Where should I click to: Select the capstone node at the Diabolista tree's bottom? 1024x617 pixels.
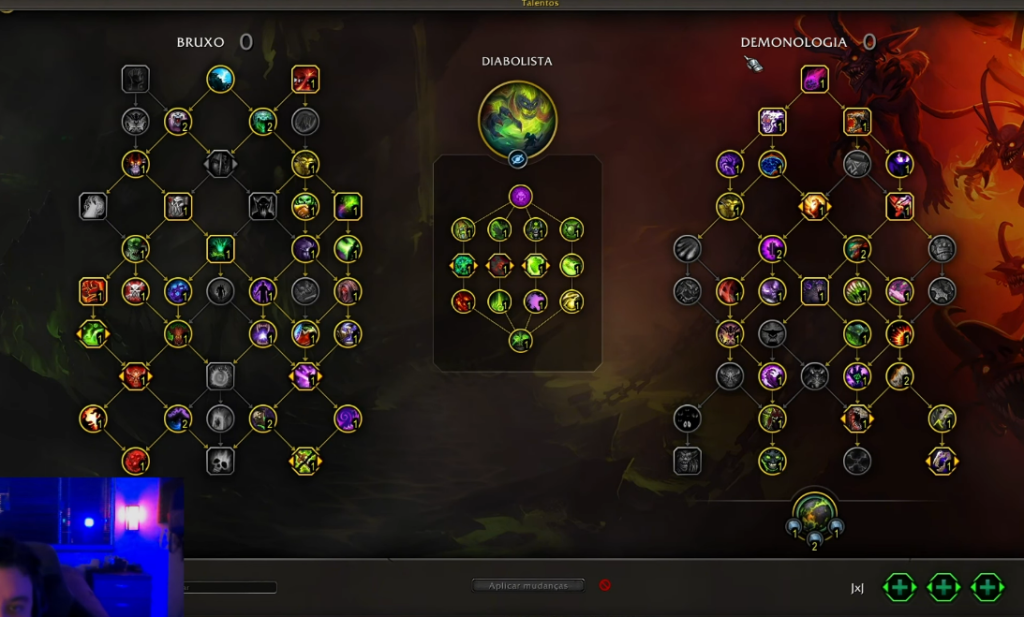coord(520,340)
